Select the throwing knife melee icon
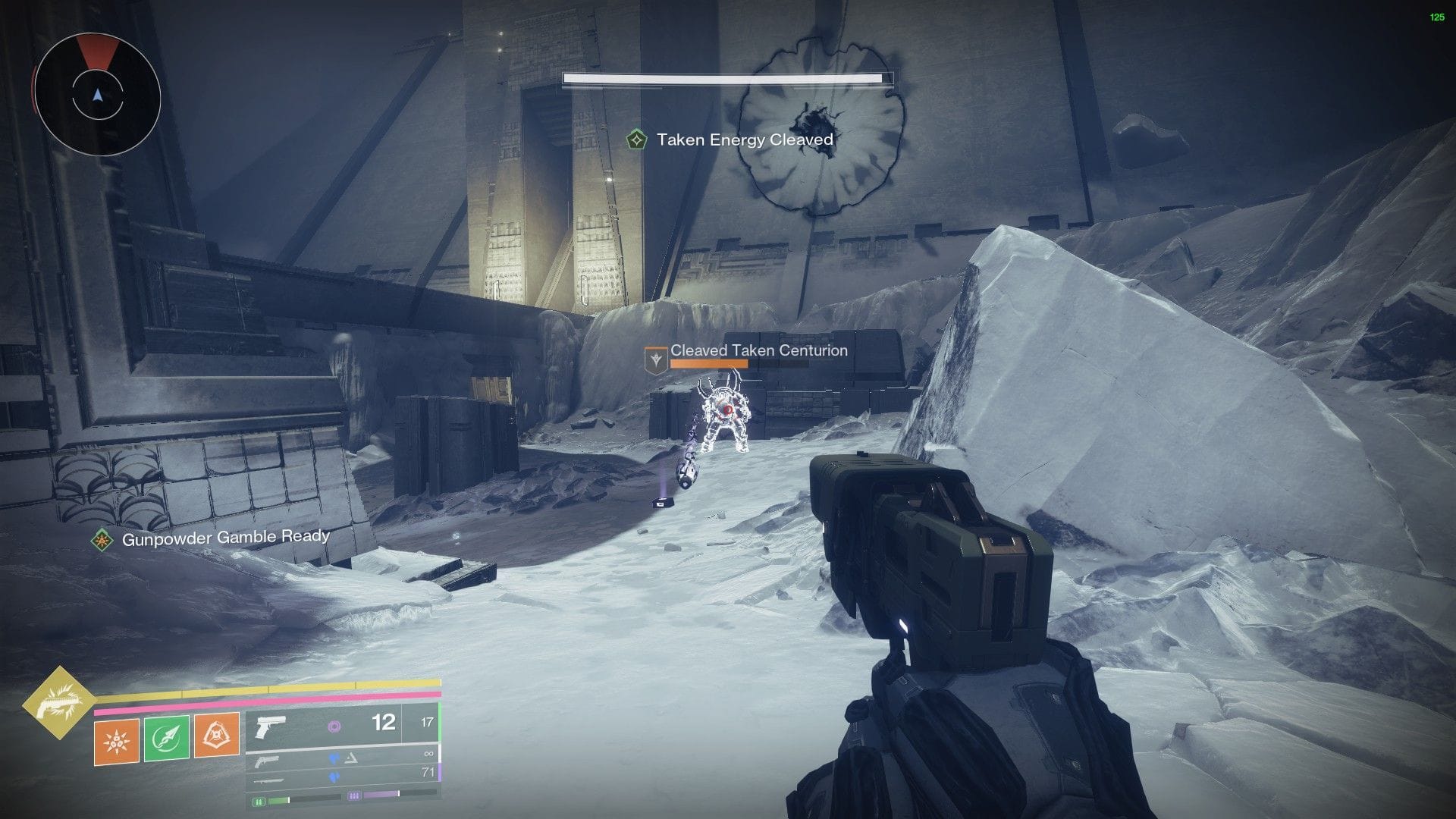The width and height of the screenshot is (1456, 819). click(x=165, y=738)
